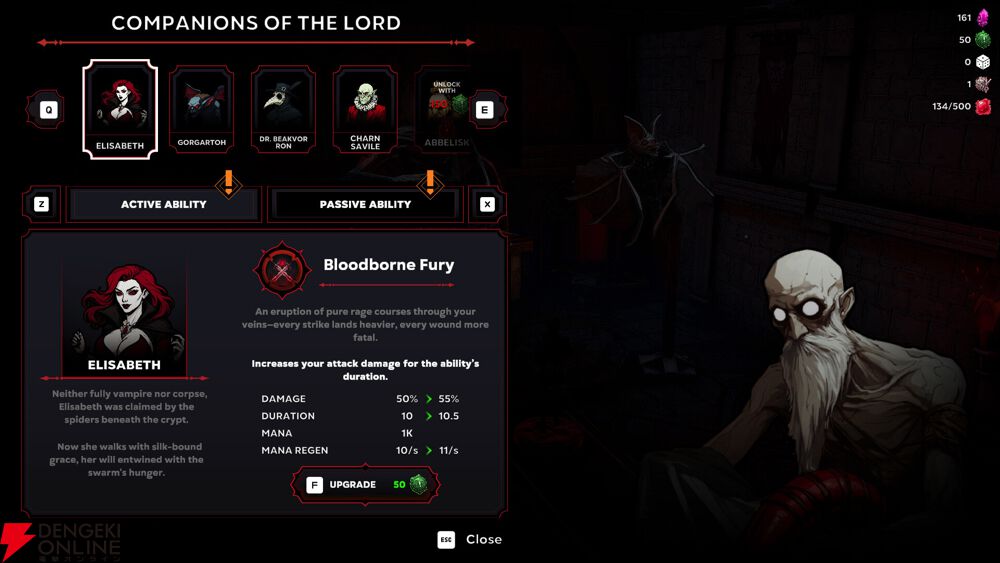Select Dr. Beakvor Ron companion

click(283, 109)
